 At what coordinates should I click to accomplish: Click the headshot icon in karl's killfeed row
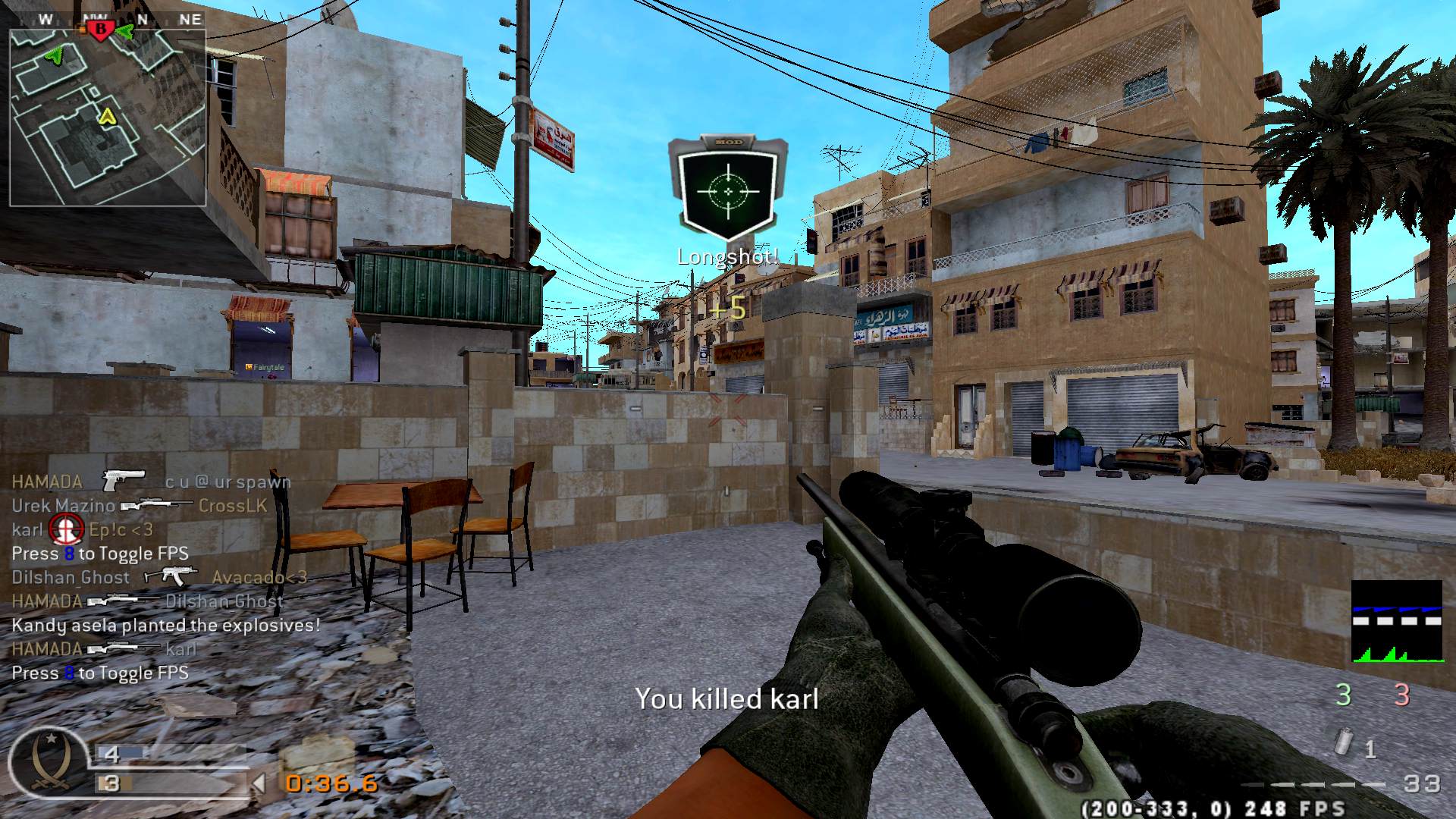(66, 529)
